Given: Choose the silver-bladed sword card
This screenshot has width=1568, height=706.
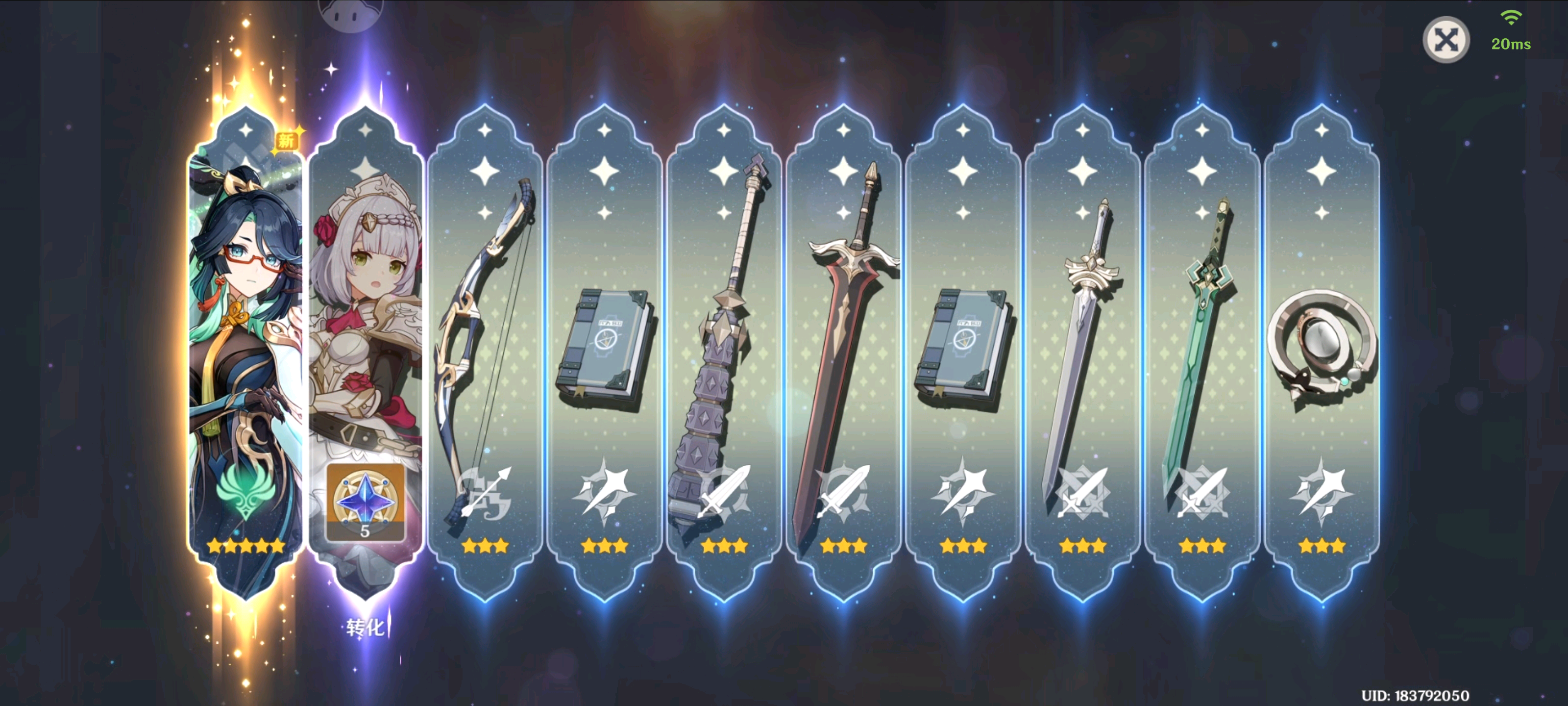Looking at the screenshot, I should click(x=1082, y=353).
